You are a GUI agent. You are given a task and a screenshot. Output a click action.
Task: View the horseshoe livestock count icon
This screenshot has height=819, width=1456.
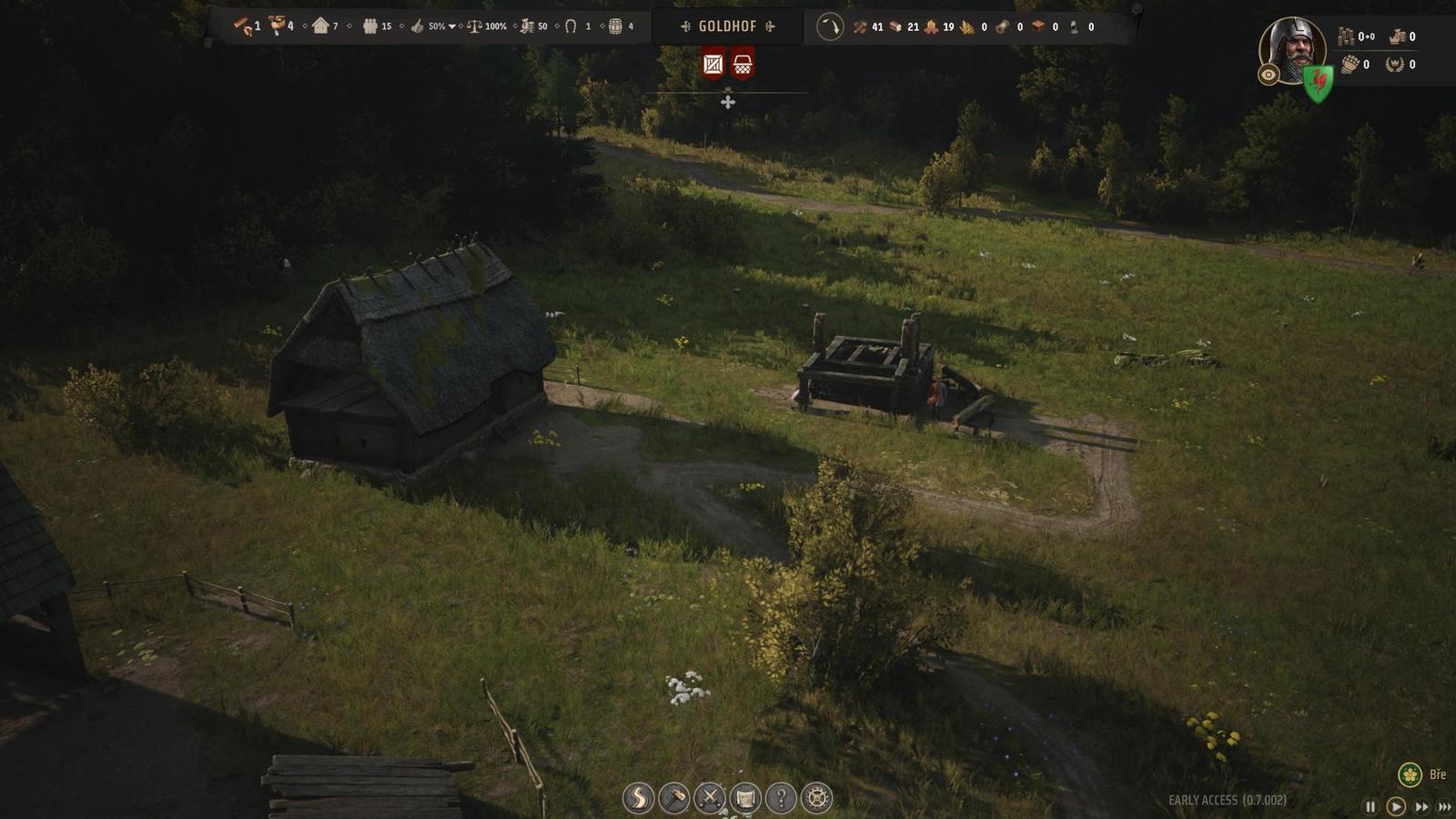571,26
